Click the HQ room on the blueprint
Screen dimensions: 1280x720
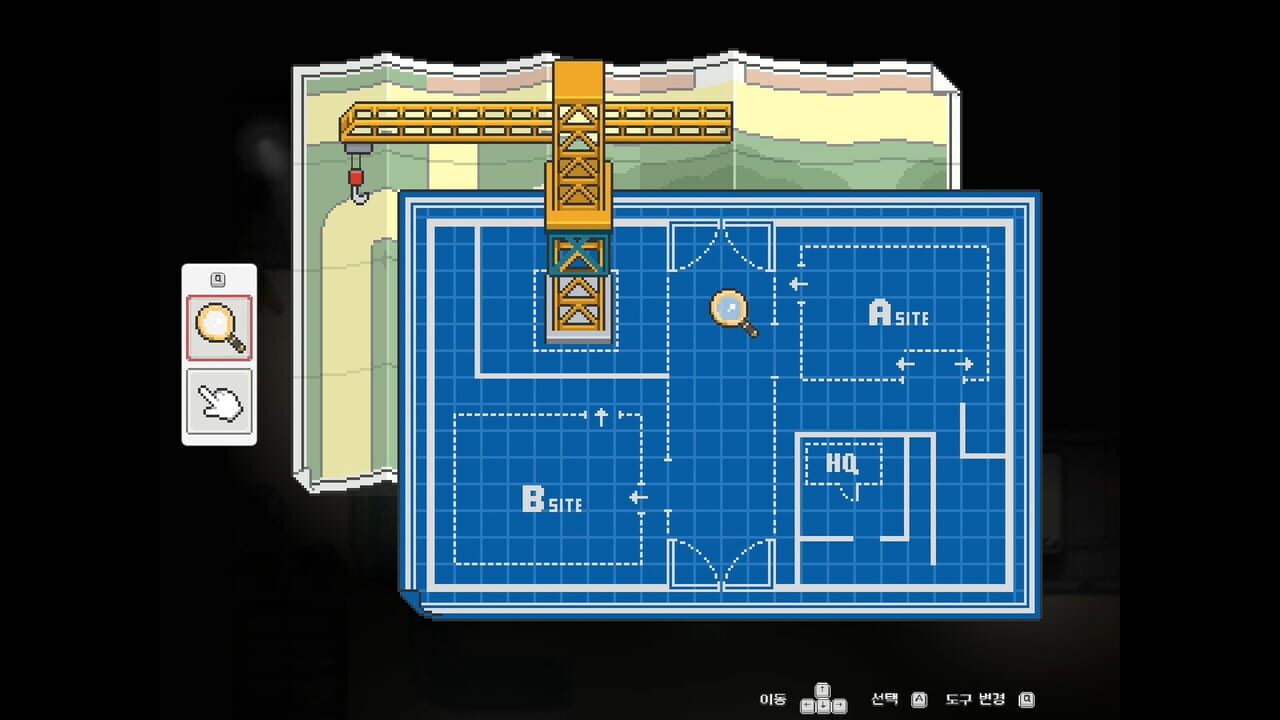pyautogui.click(x=843, y=462)
